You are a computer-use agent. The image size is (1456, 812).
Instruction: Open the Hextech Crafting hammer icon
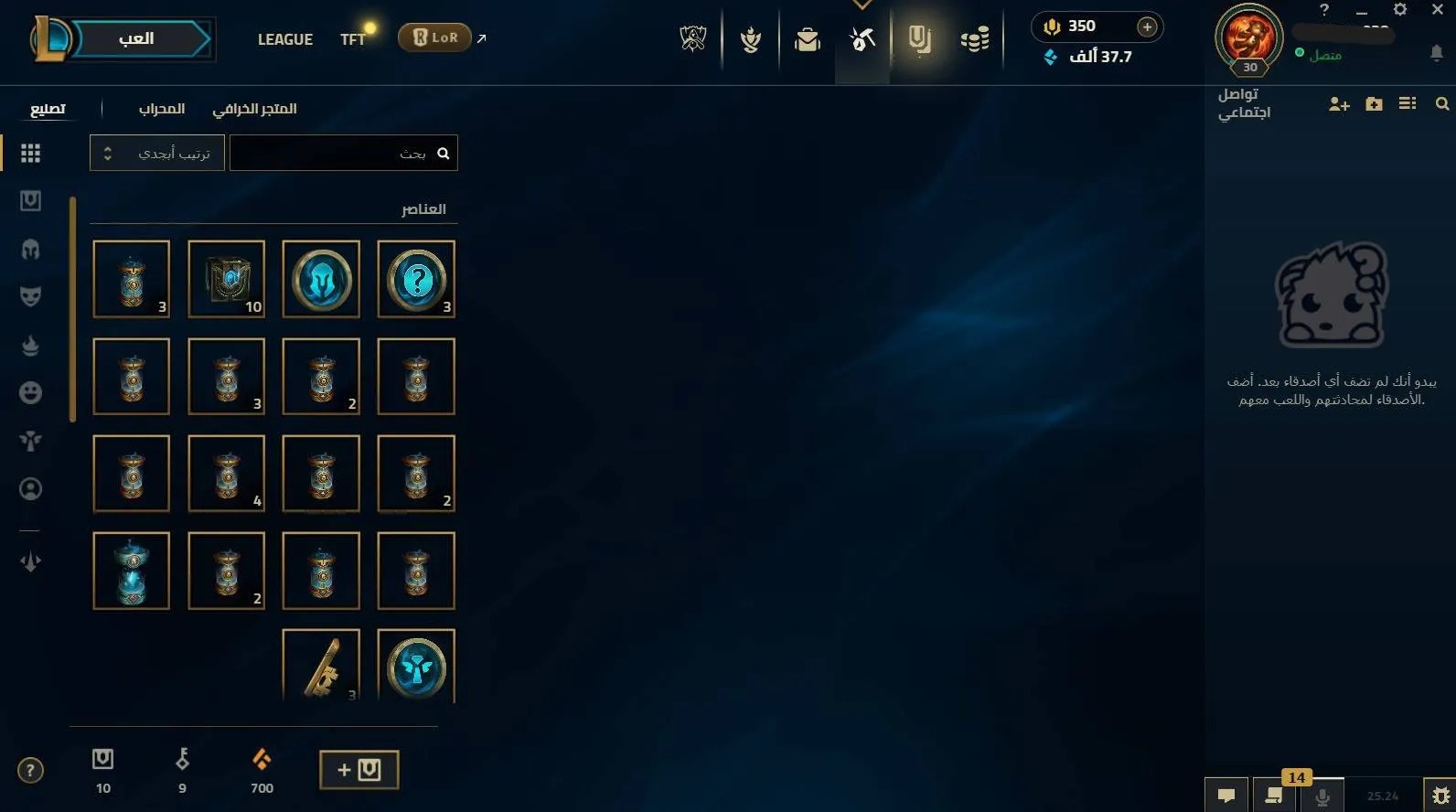pyautogui.click(x=861, y=38)
